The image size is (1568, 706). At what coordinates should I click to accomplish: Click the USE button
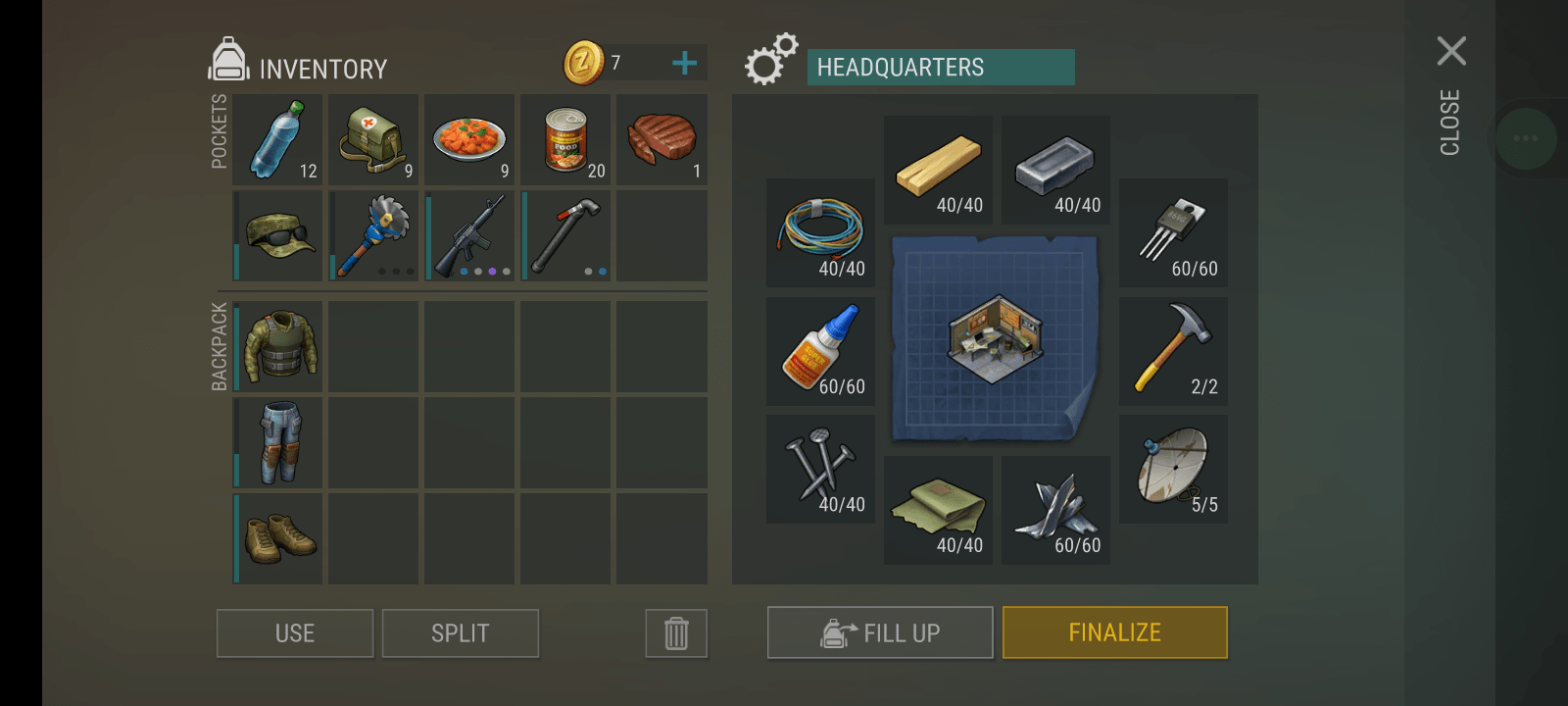294,633
